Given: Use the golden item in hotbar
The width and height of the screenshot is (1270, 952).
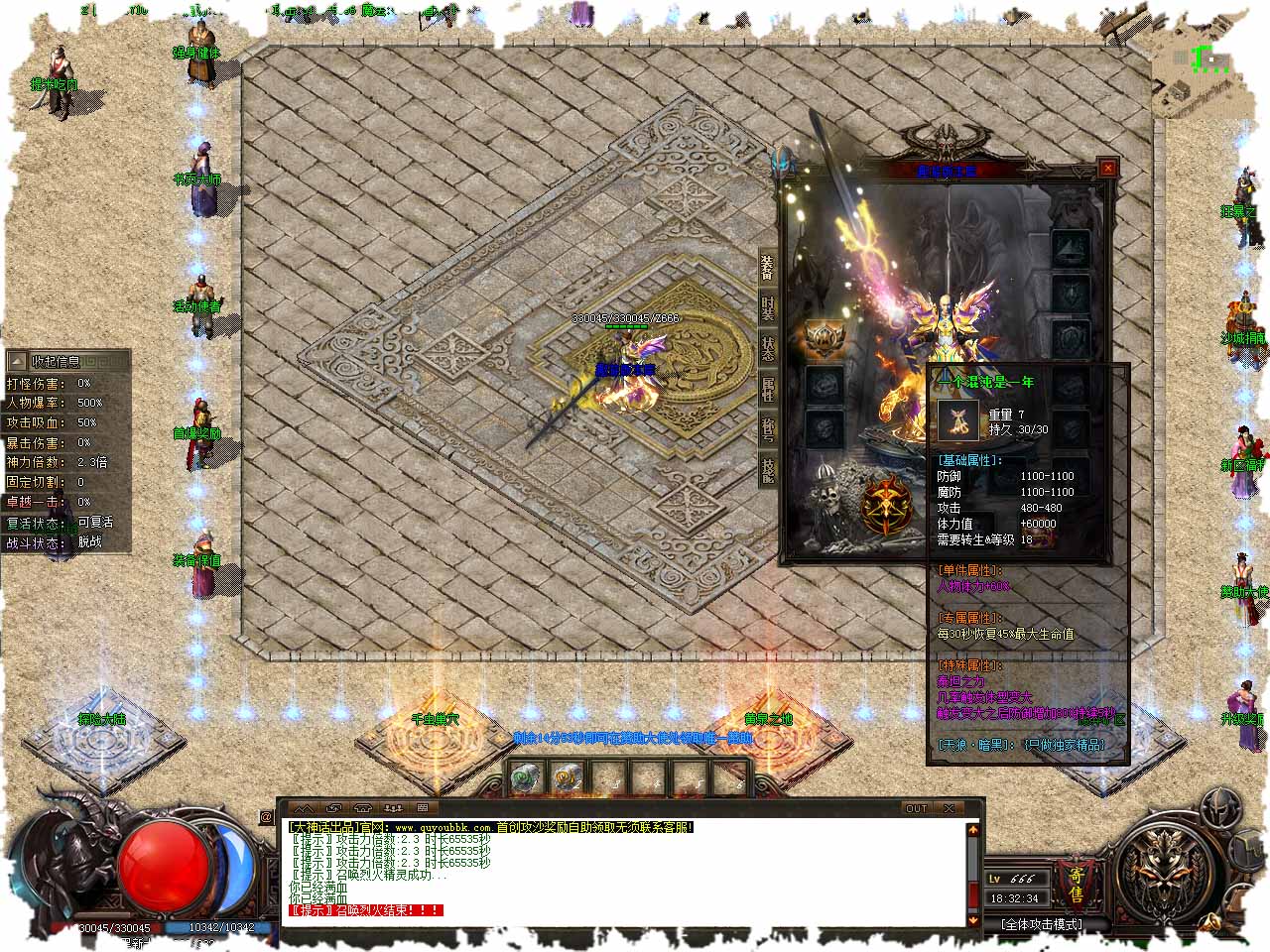Looking at the screenshot, I should pos(567,779).
